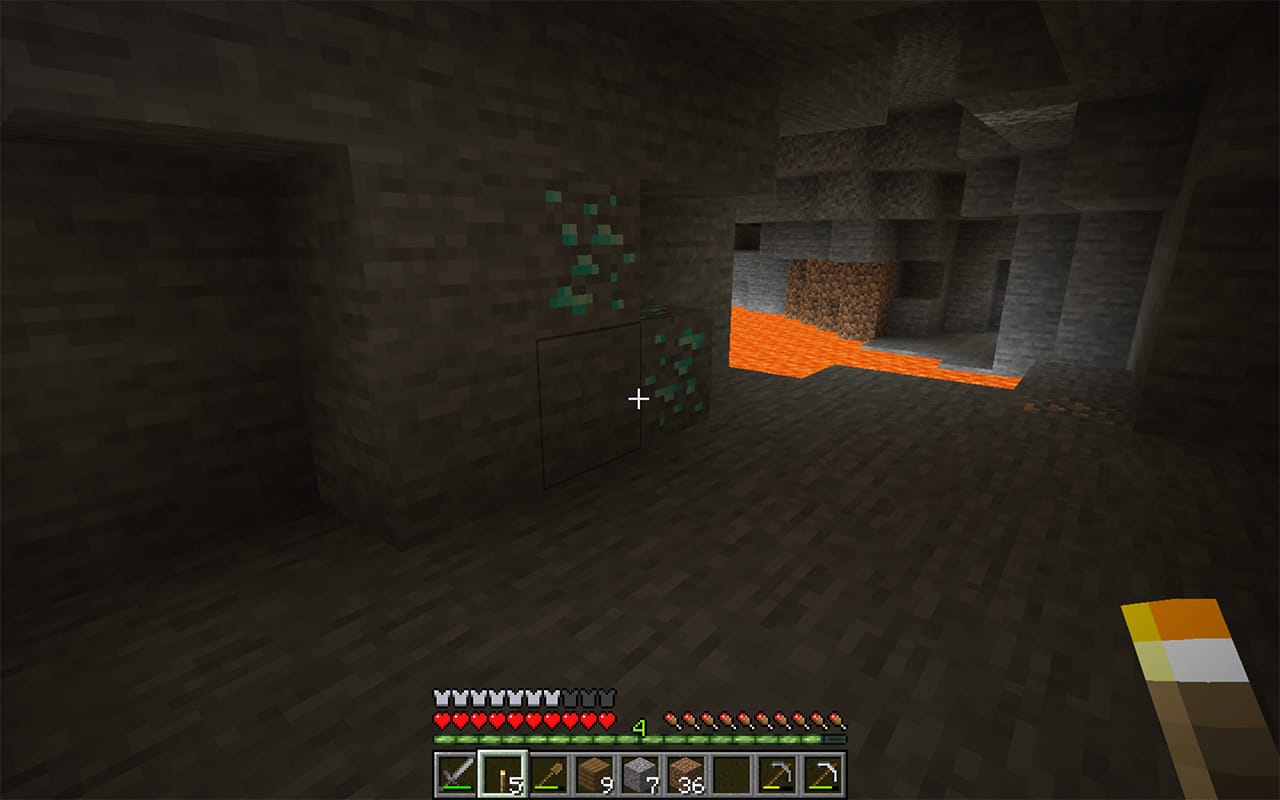Click the empty hotbar slot

coord(732,774)
